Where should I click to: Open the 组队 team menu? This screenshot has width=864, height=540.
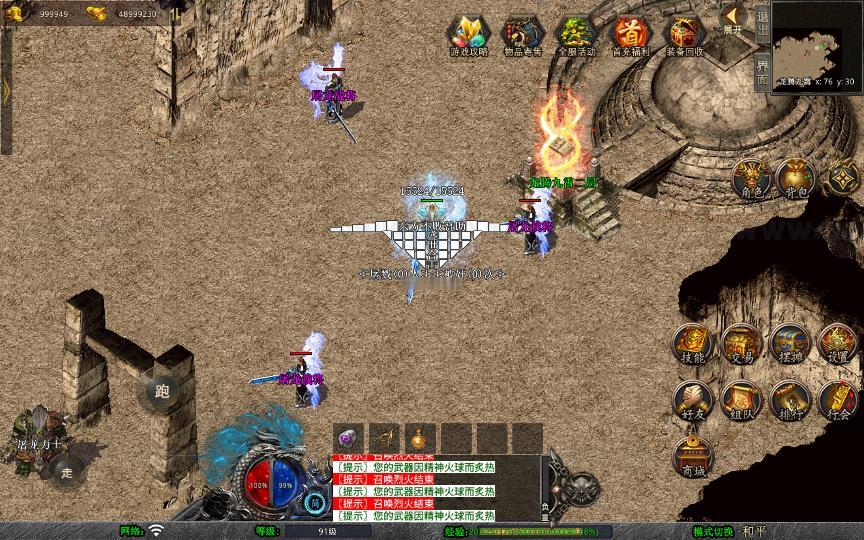click(x=741, y=399)
